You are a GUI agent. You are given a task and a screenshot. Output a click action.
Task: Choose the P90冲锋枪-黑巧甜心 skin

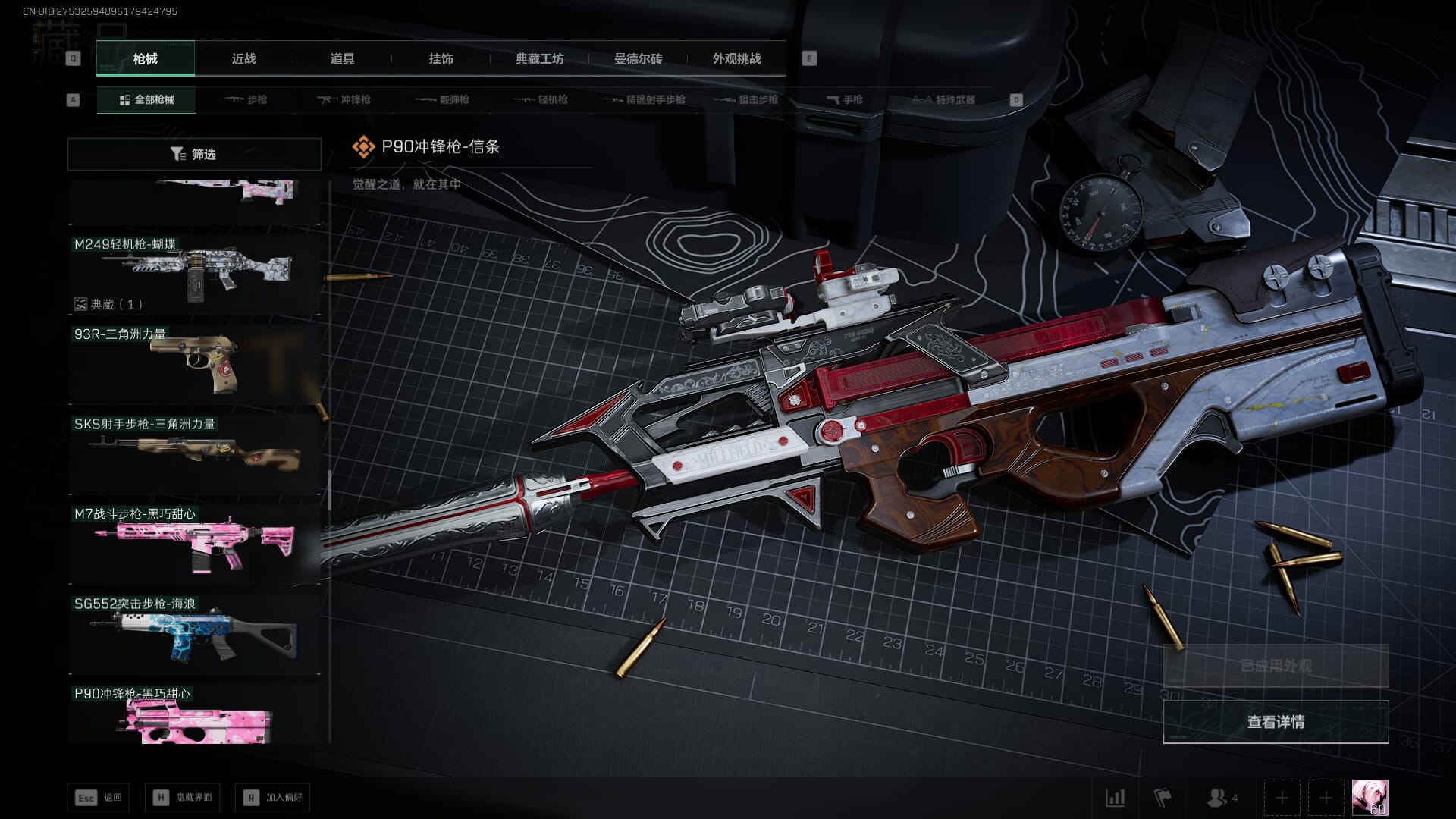(x=195, y=714)
